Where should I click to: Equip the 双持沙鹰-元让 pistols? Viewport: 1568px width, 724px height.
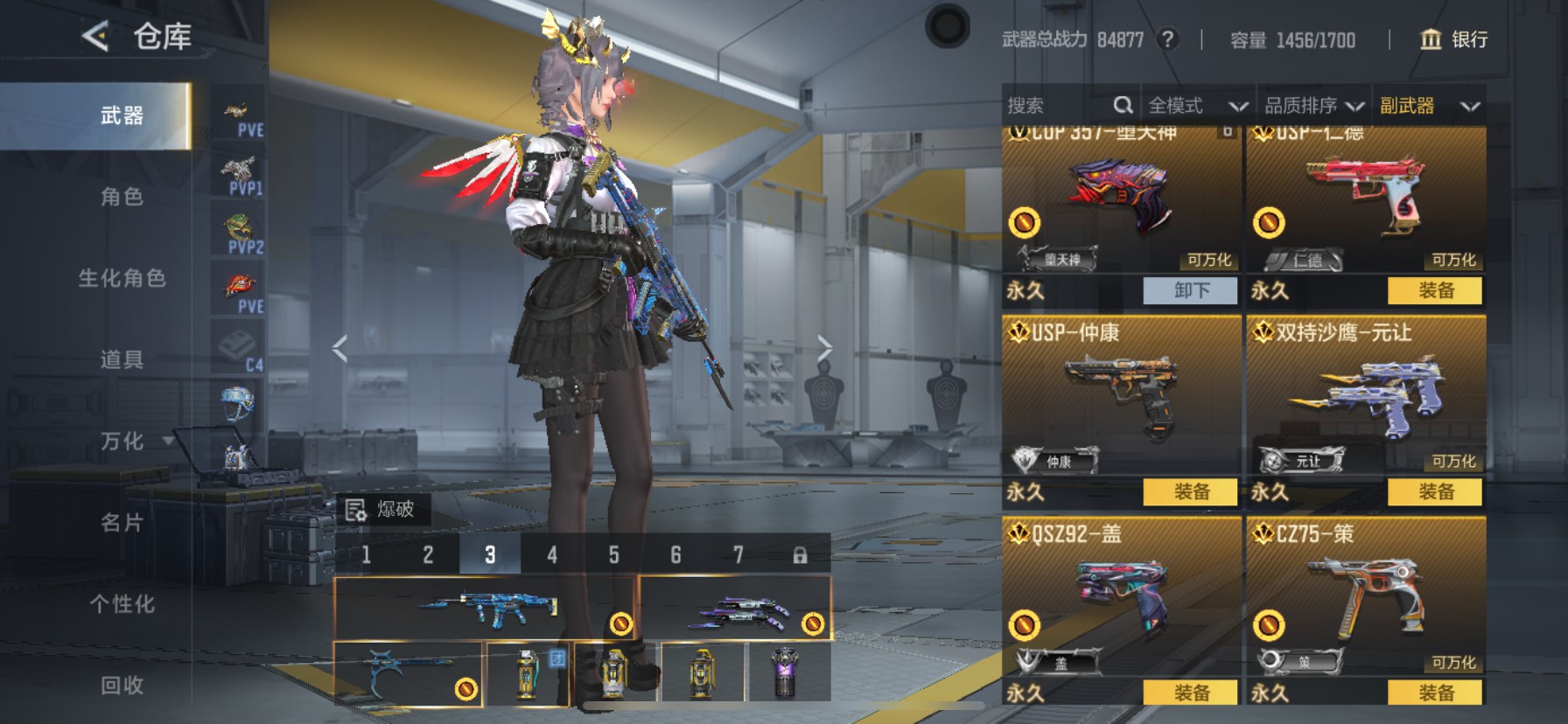coord(1435,491)
